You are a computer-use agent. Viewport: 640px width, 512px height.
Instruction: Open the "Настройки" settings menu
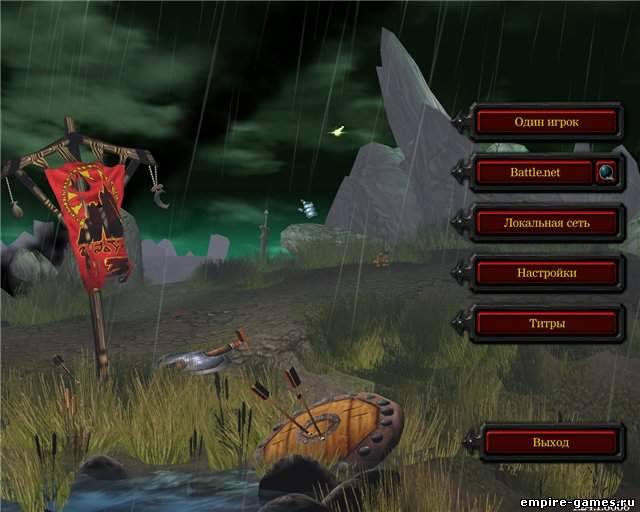click(x=547, y=272)
